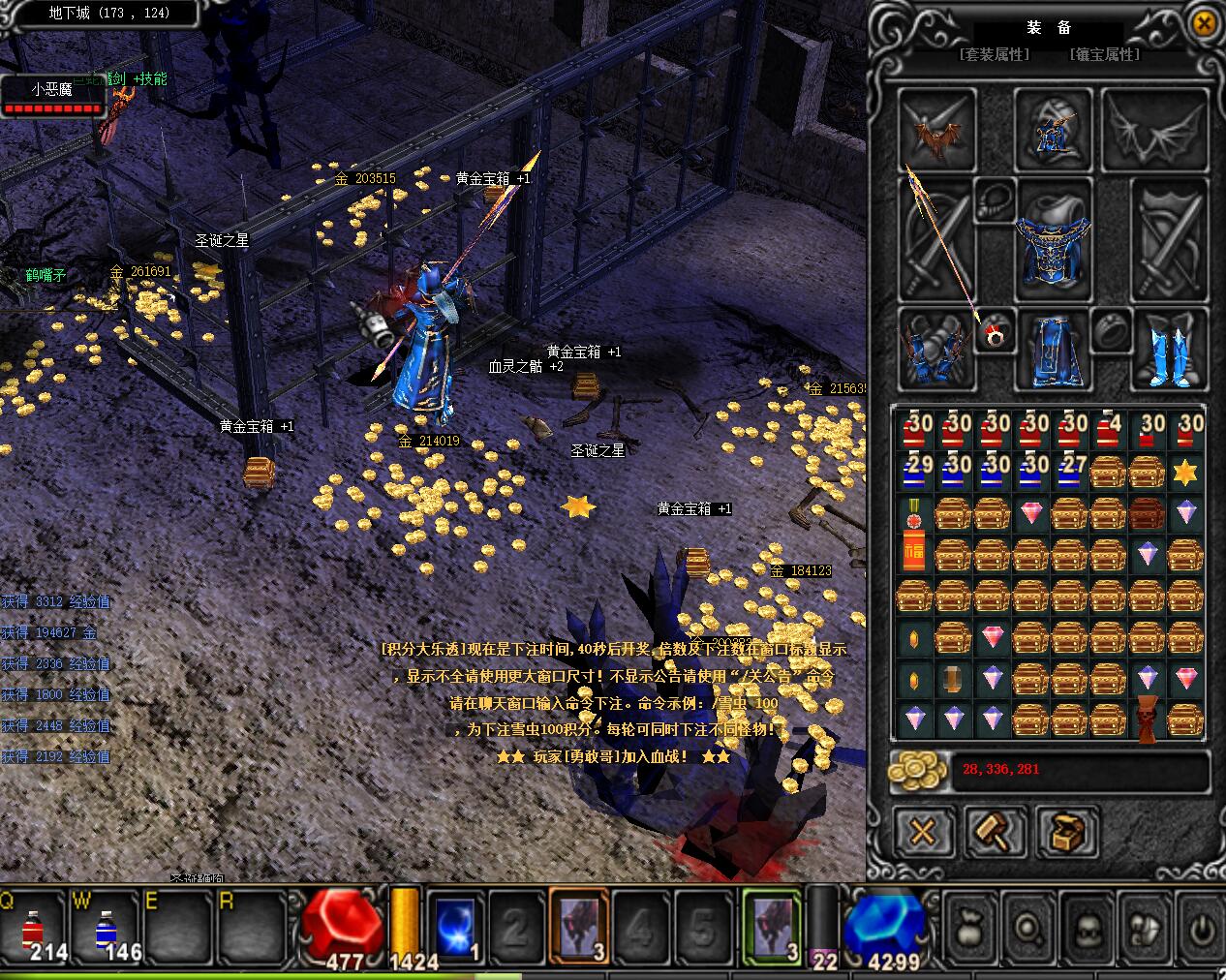Select the red potion stack showing 4
The width and height of the screenshot is (1226, 980).
tap(1109, 432)
